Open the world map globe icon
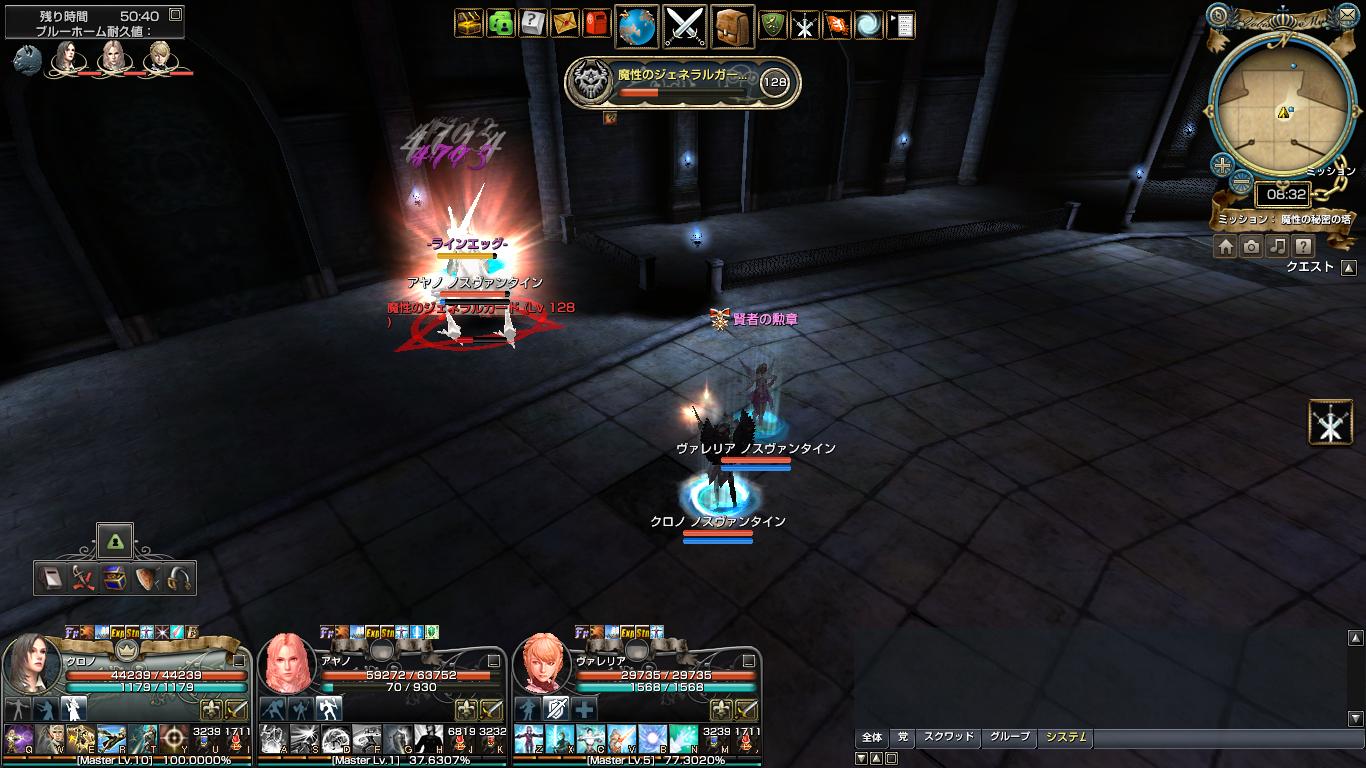Screen dimensions: 1366x768 coord(636,26)
